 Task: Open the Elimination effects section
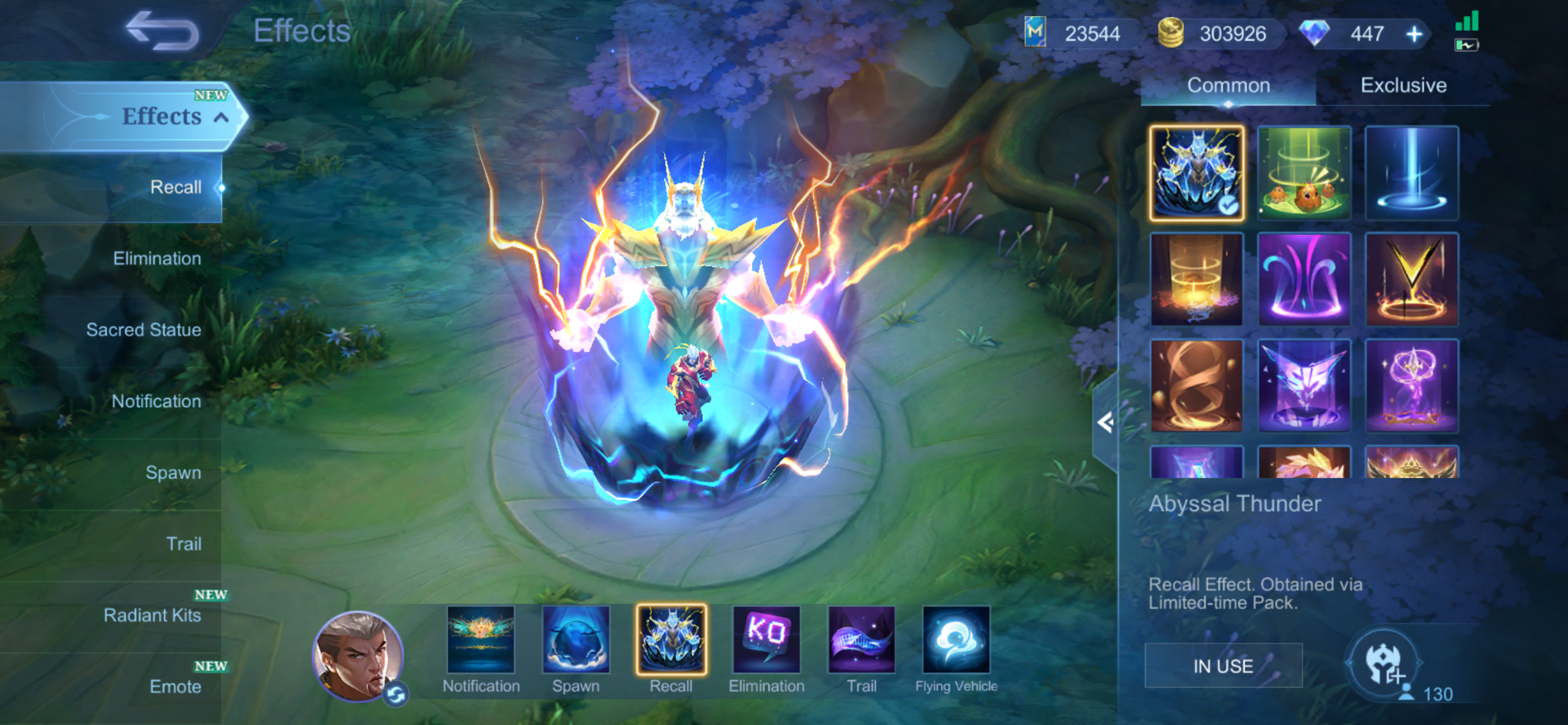point(157,258)
